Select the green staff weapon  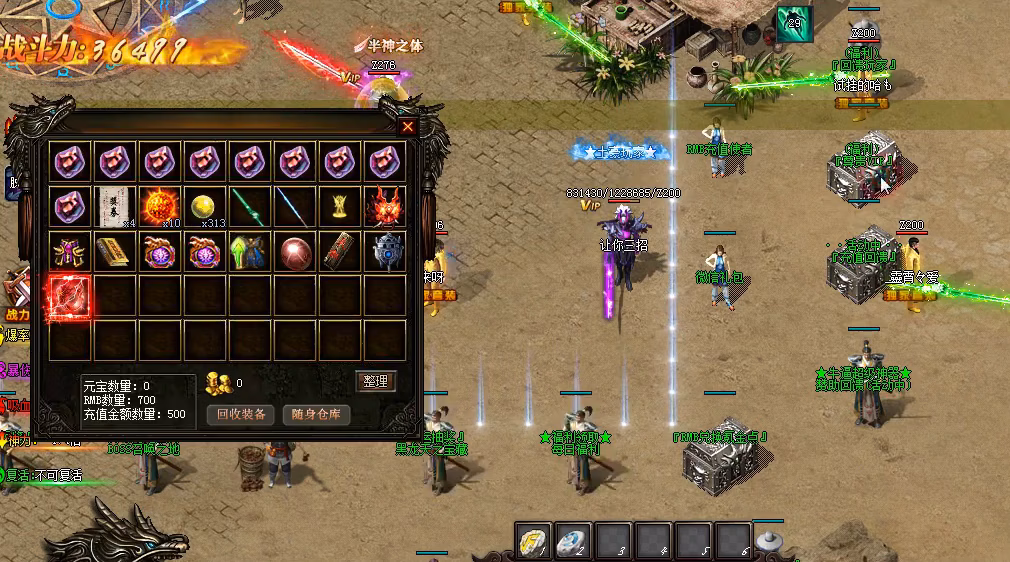tap(250, 206)
